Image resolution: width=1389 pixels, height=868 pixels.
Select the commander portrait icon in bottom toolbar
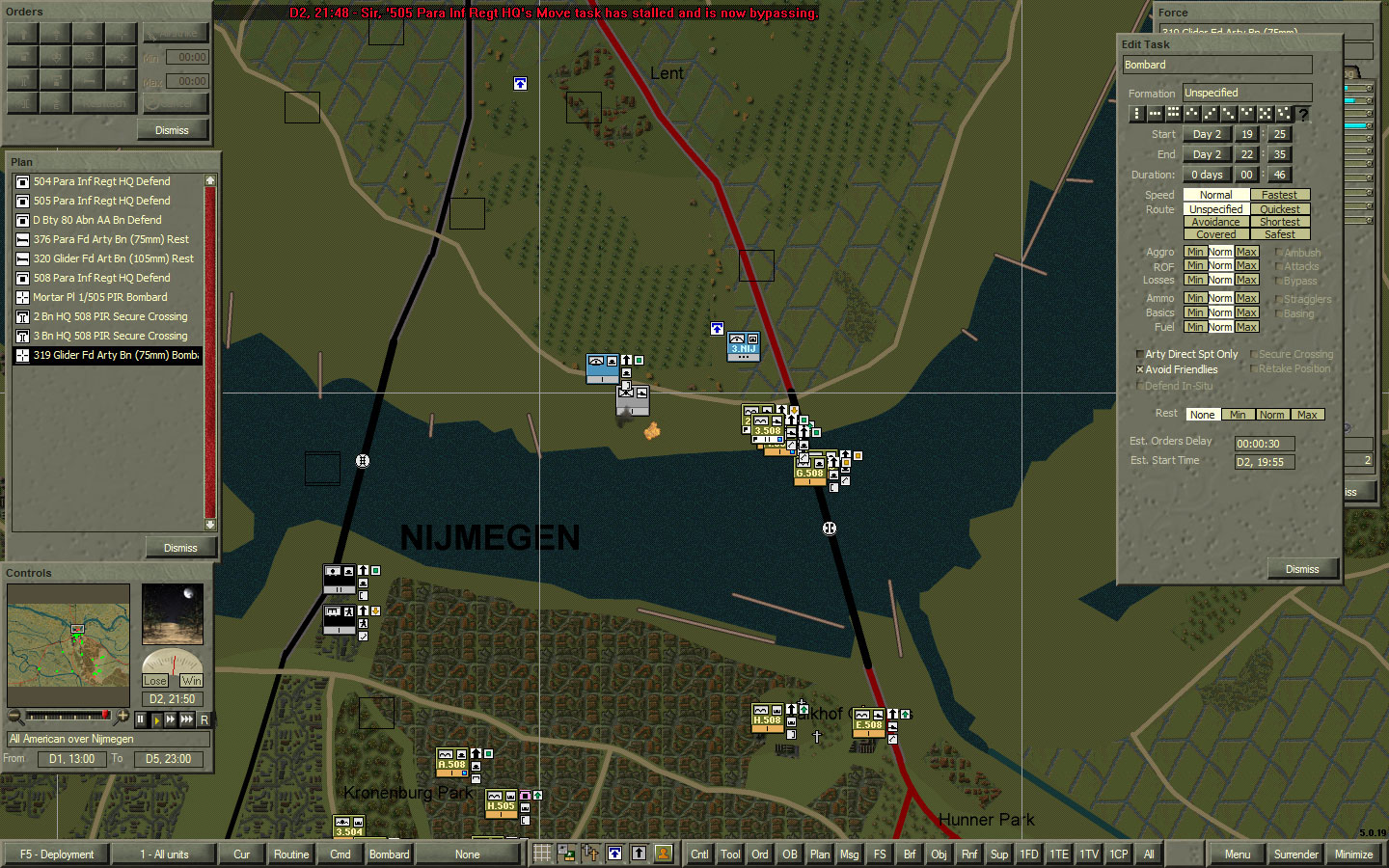coord(663,854)
